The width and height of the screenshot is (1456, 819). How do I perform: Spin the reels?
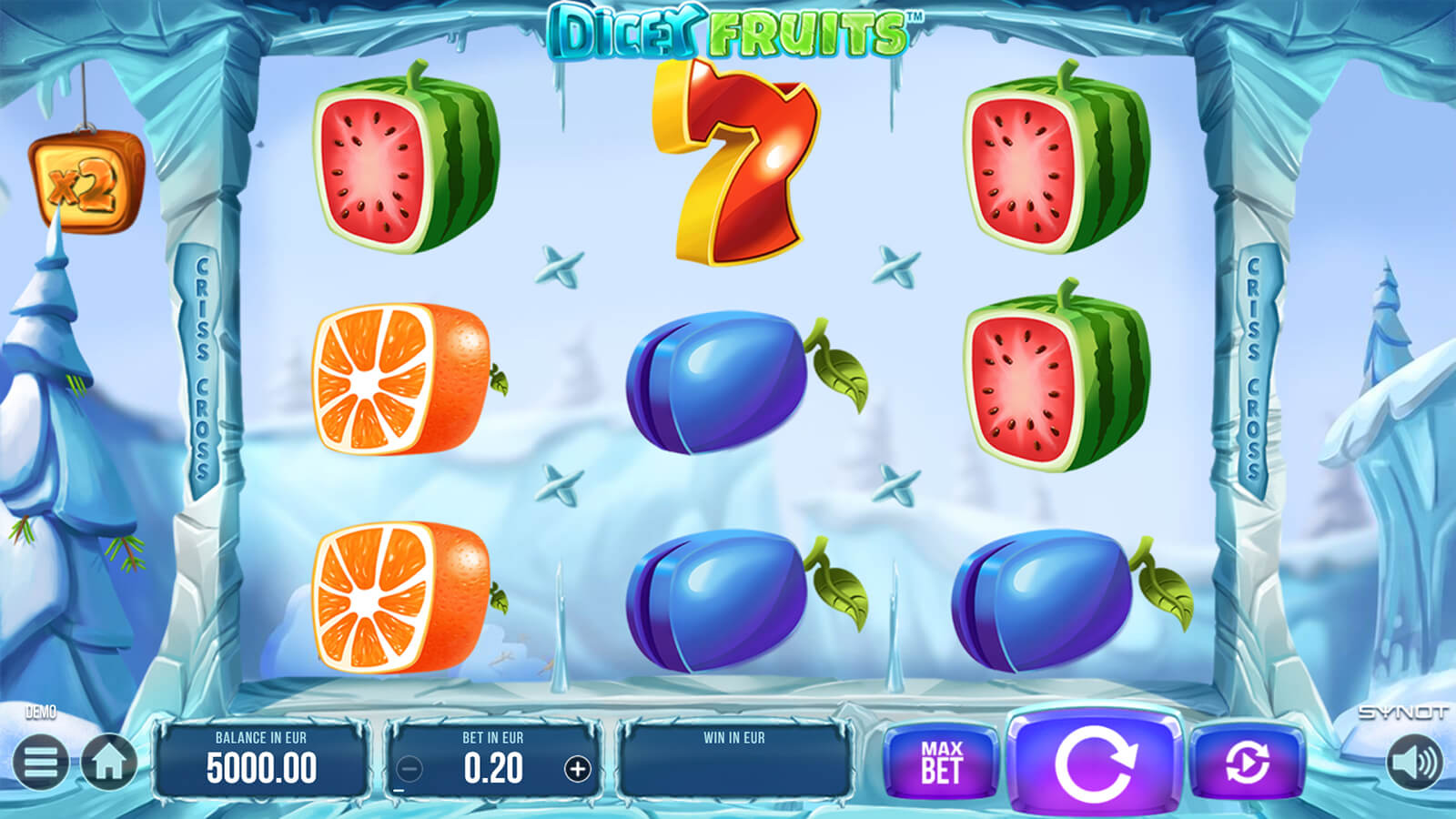click(1096, 763)
